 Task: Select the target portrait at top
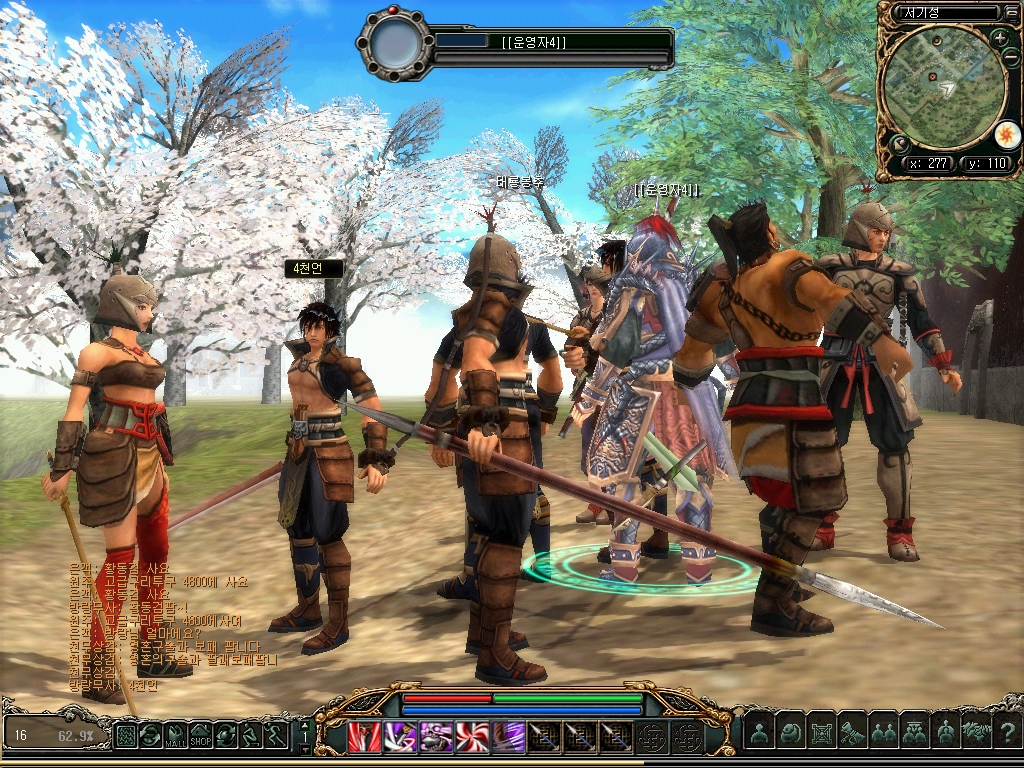tap(395, 46)
